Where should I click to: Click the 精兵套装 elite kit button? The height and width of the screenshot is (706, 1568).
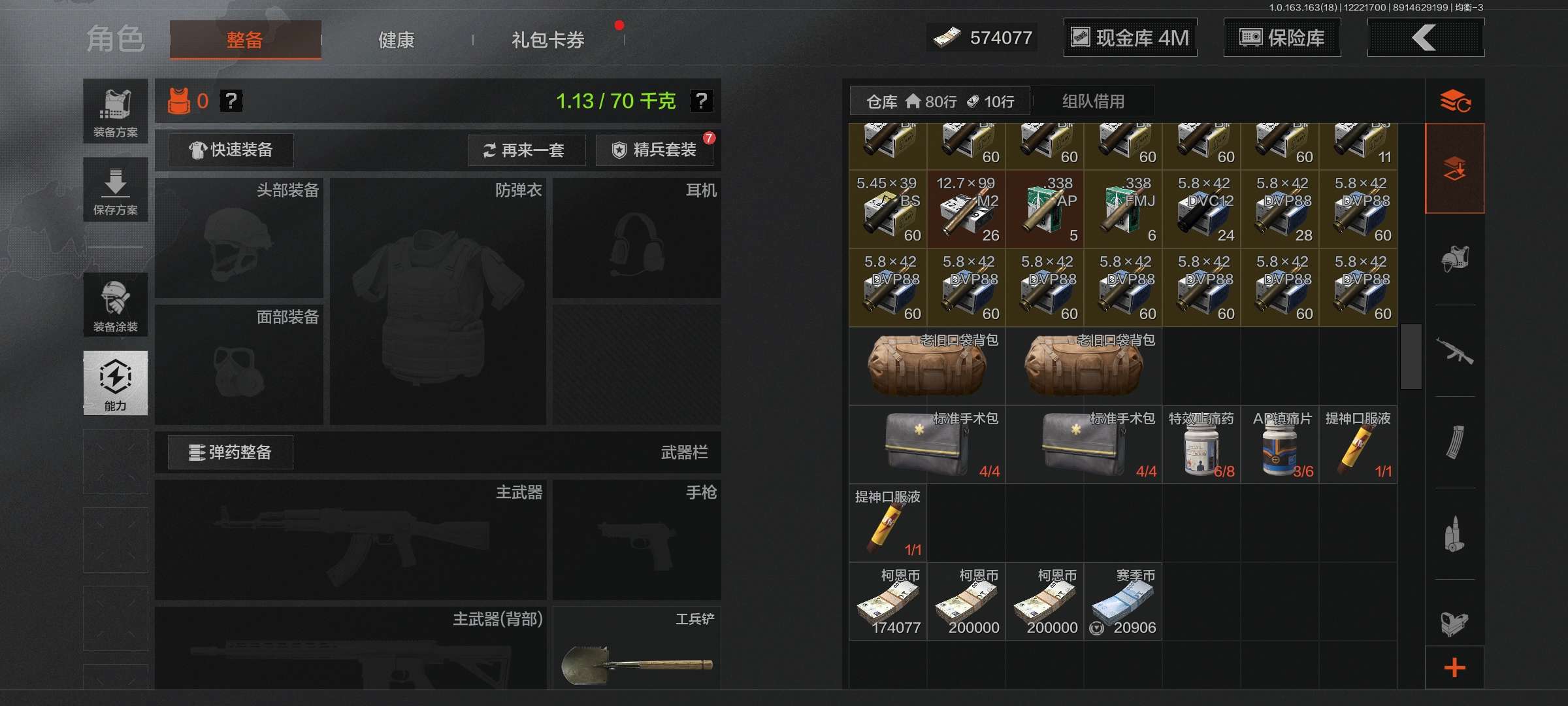pyautogui.click(x=655, y=150)
